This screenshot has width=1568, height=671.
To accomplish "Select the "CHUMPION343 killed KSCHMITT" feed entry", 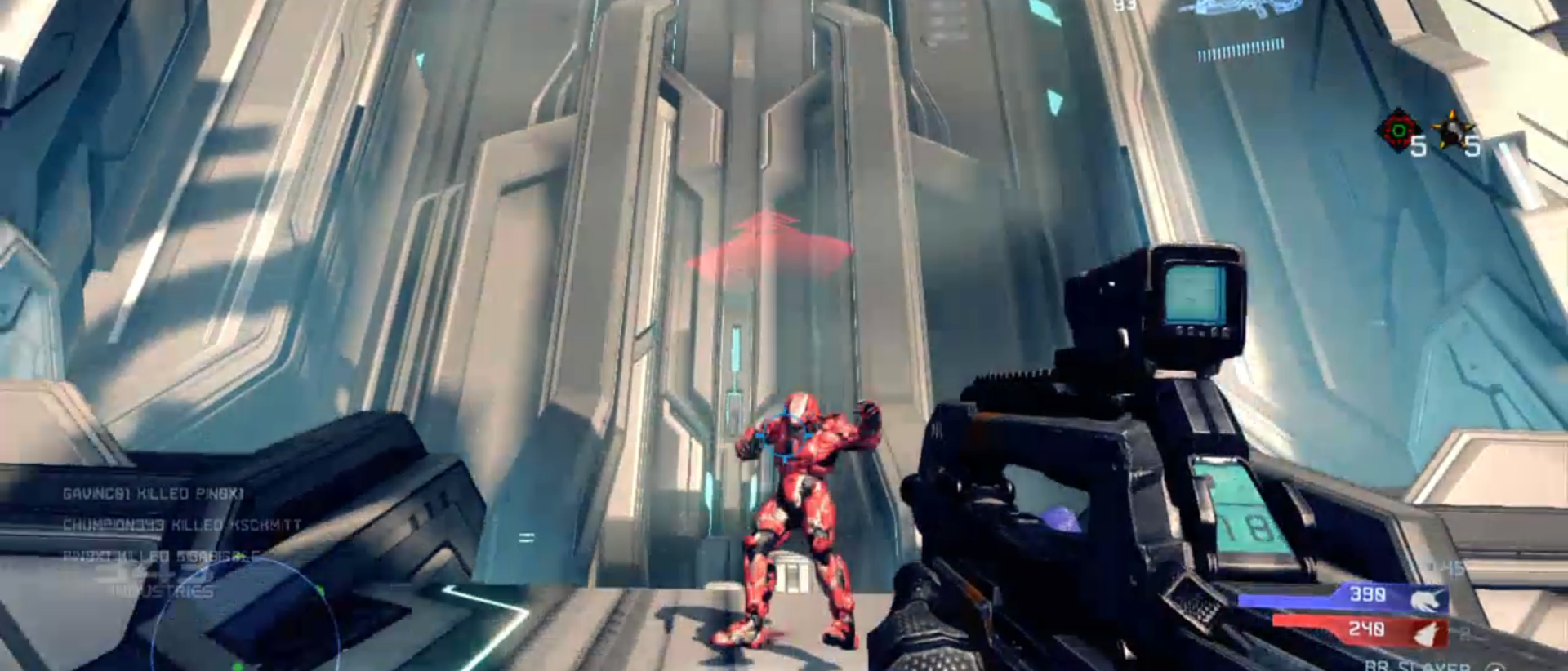I will click(x=182, y=525).
